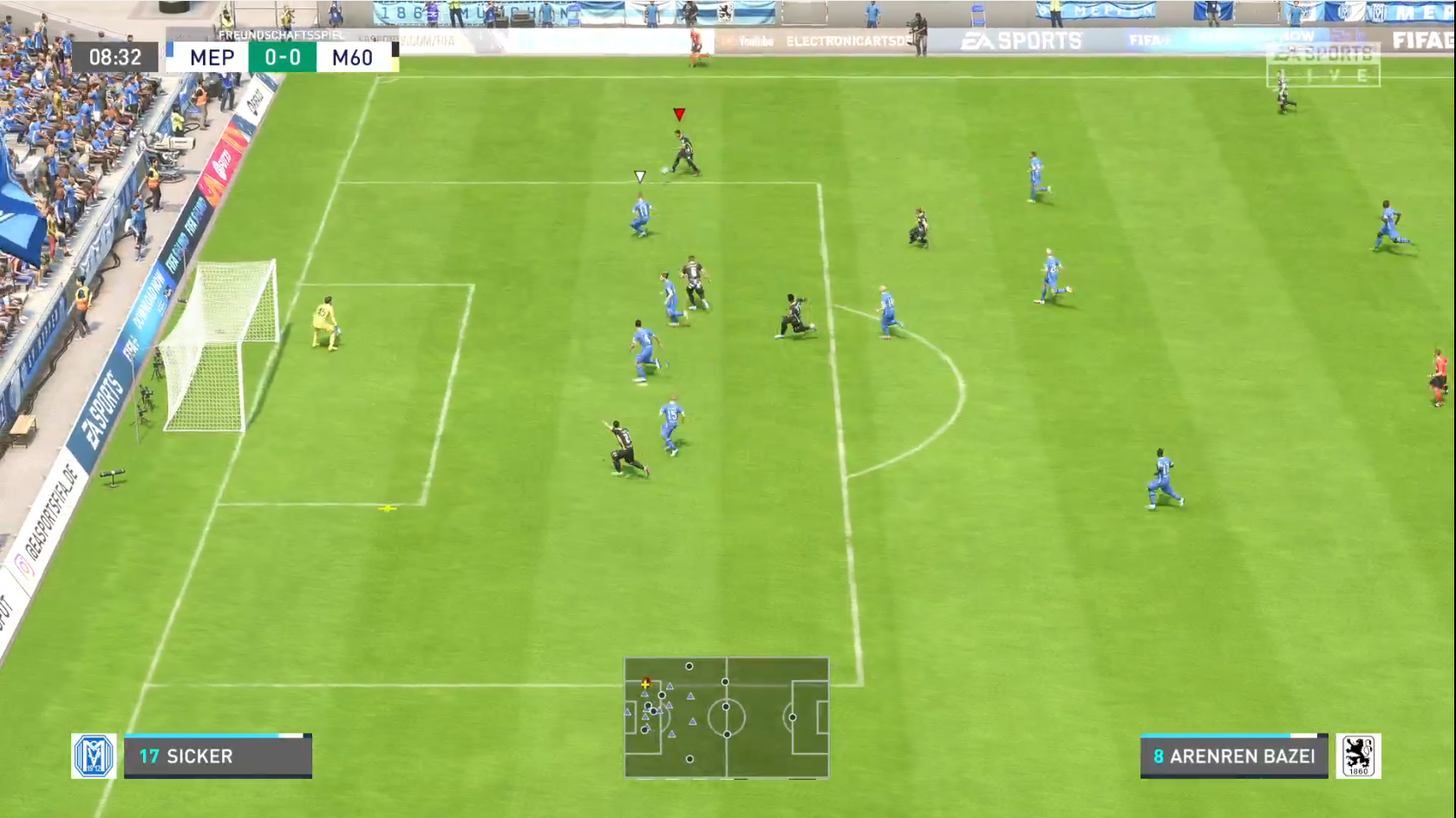Select the SC Meppen club crest
Viewport: 1456px width, 818px height.
coord(94,756)
